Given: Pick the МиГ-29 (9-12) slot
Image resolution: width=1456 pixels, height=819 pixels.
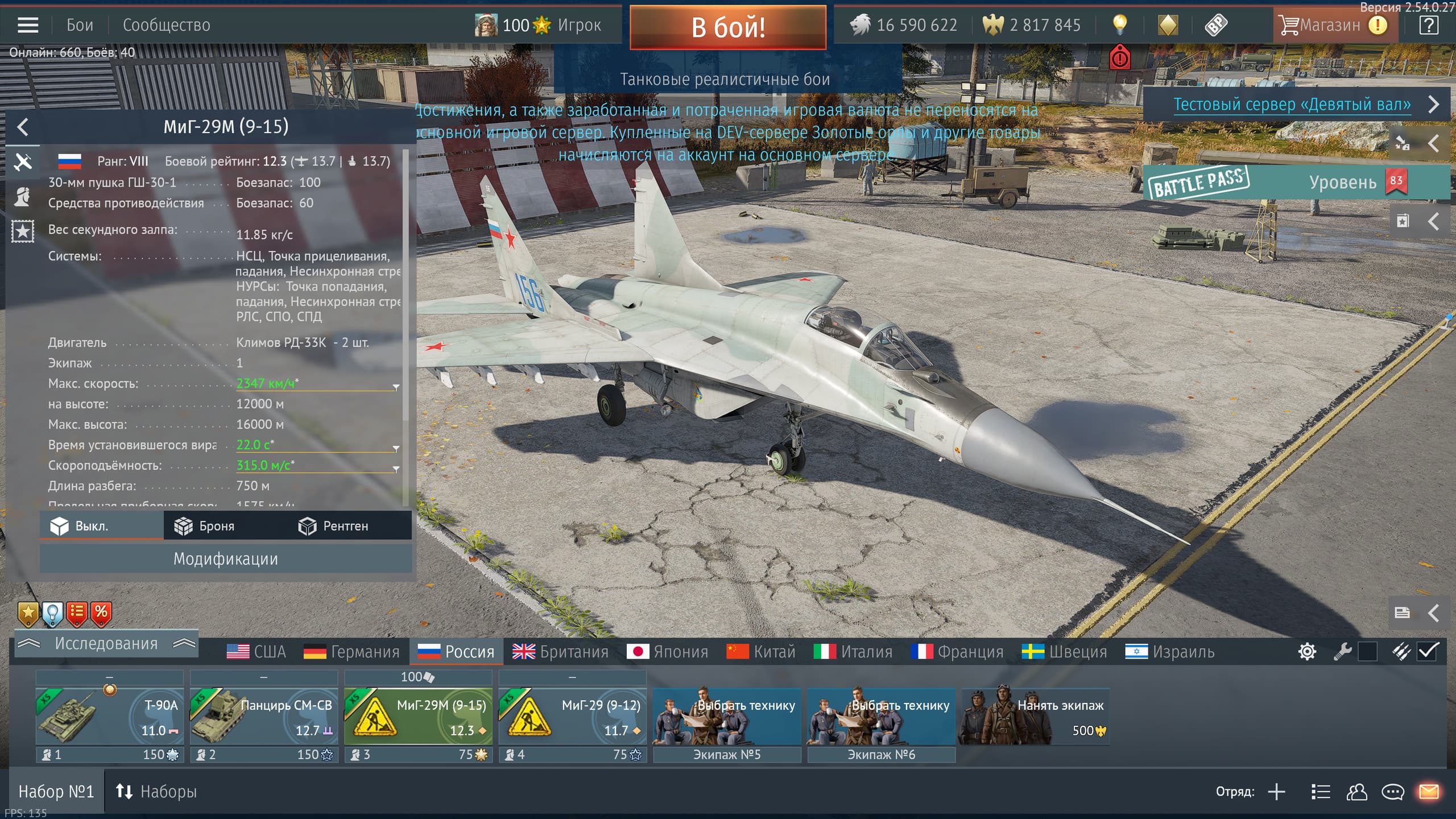Looking at the screenshot, I should click(572, 716).
